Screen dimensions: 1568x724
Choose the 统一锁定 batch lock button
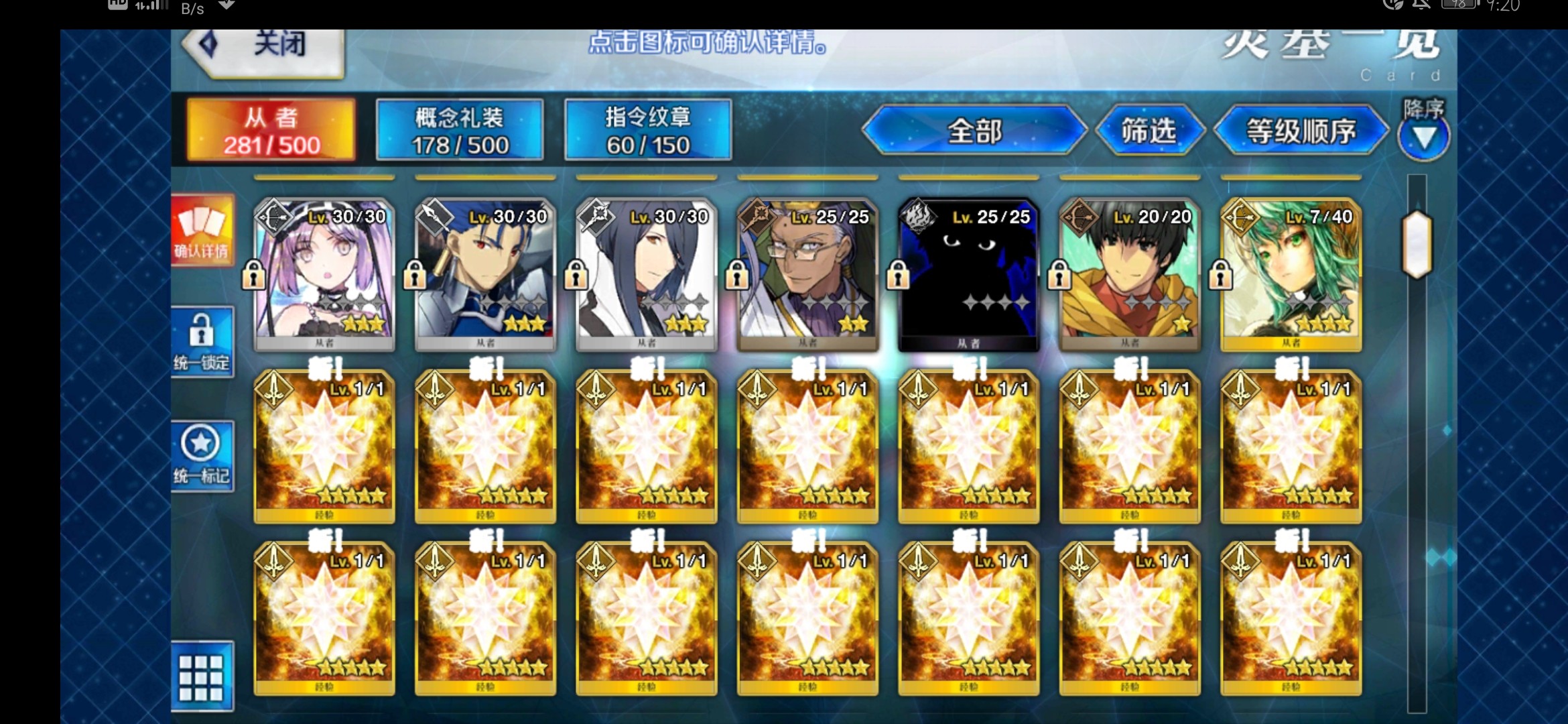[x=202, y=342]
